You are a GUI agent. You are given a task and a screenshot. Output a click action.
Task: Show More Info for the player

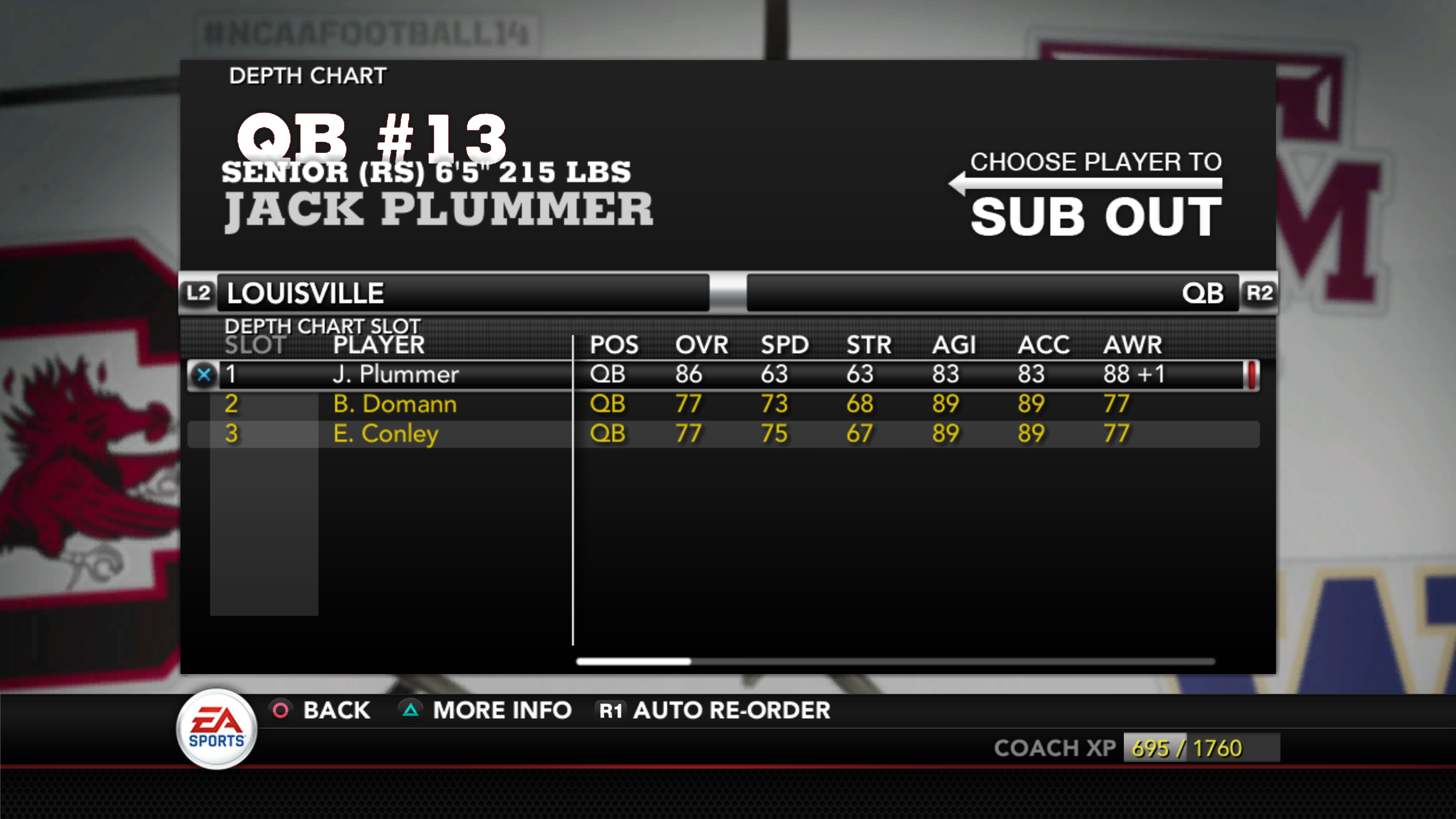(486, 711)
